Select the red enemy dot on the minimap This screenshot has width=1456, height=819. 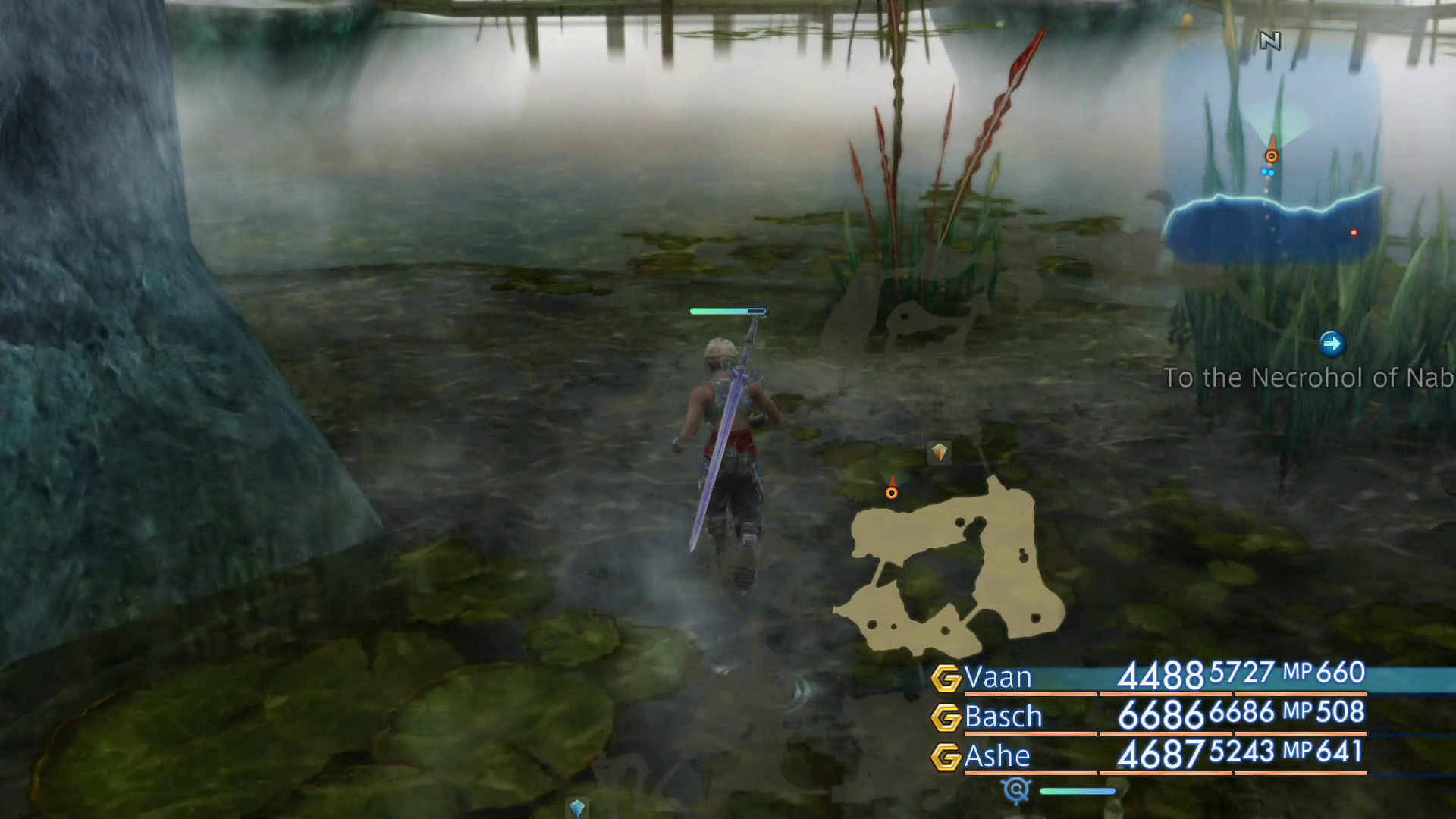tap(1354, 233)
